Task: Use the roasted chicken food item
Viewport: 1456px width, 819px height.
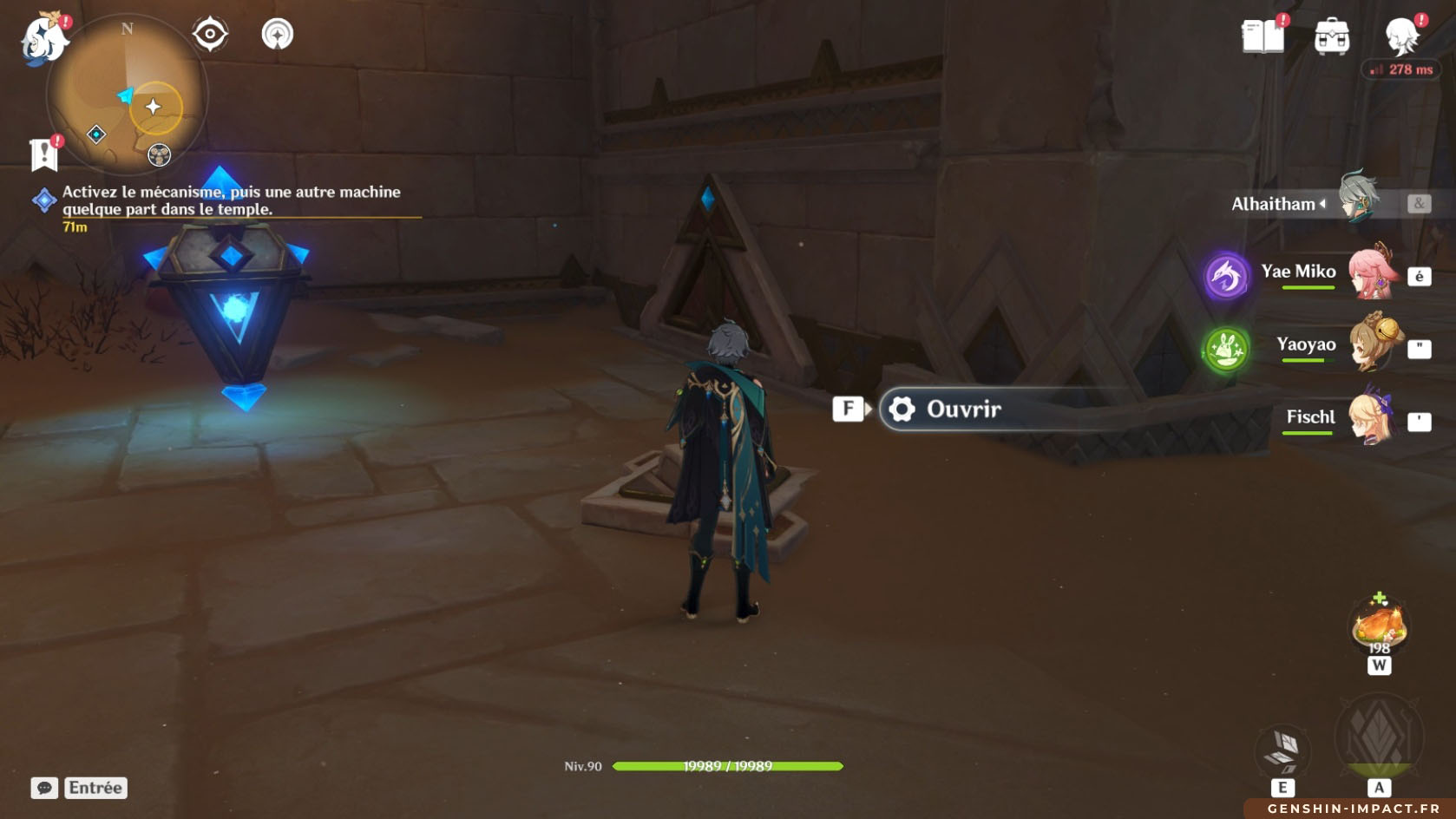Action: (x=1379, y=626)
